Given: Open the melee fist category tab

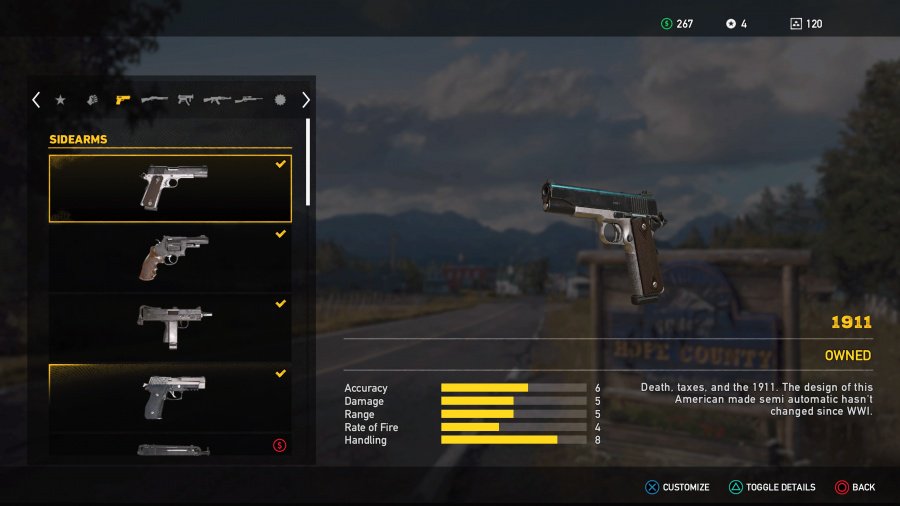Looking at the screenshot, I should click(x=92, y=100).
